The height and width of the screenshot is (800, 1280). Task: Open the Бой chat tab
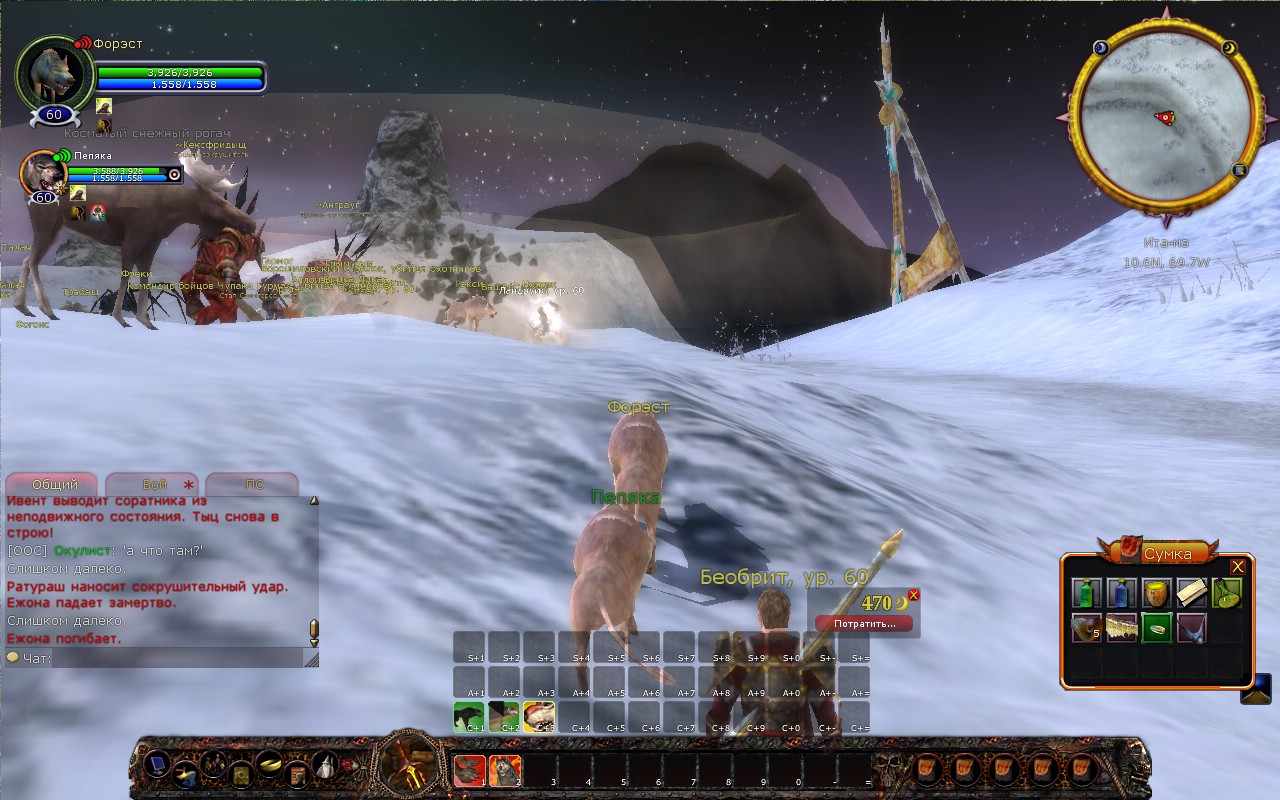point(154,484)
